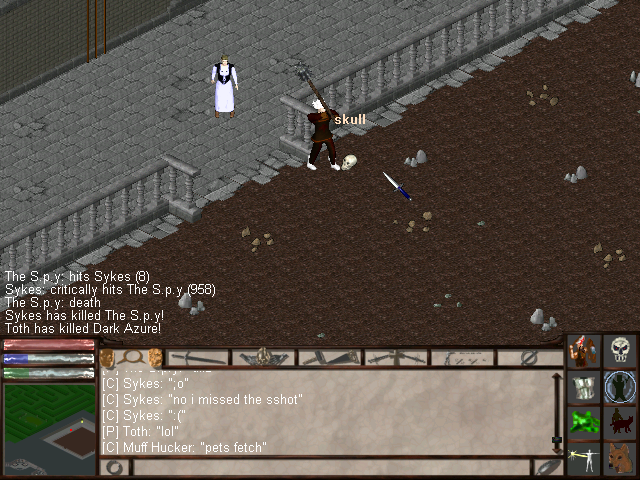This screenshot has width=640, height=480.
Task: Open the rolled scroll icon
Action: click(x=584, y=386)
